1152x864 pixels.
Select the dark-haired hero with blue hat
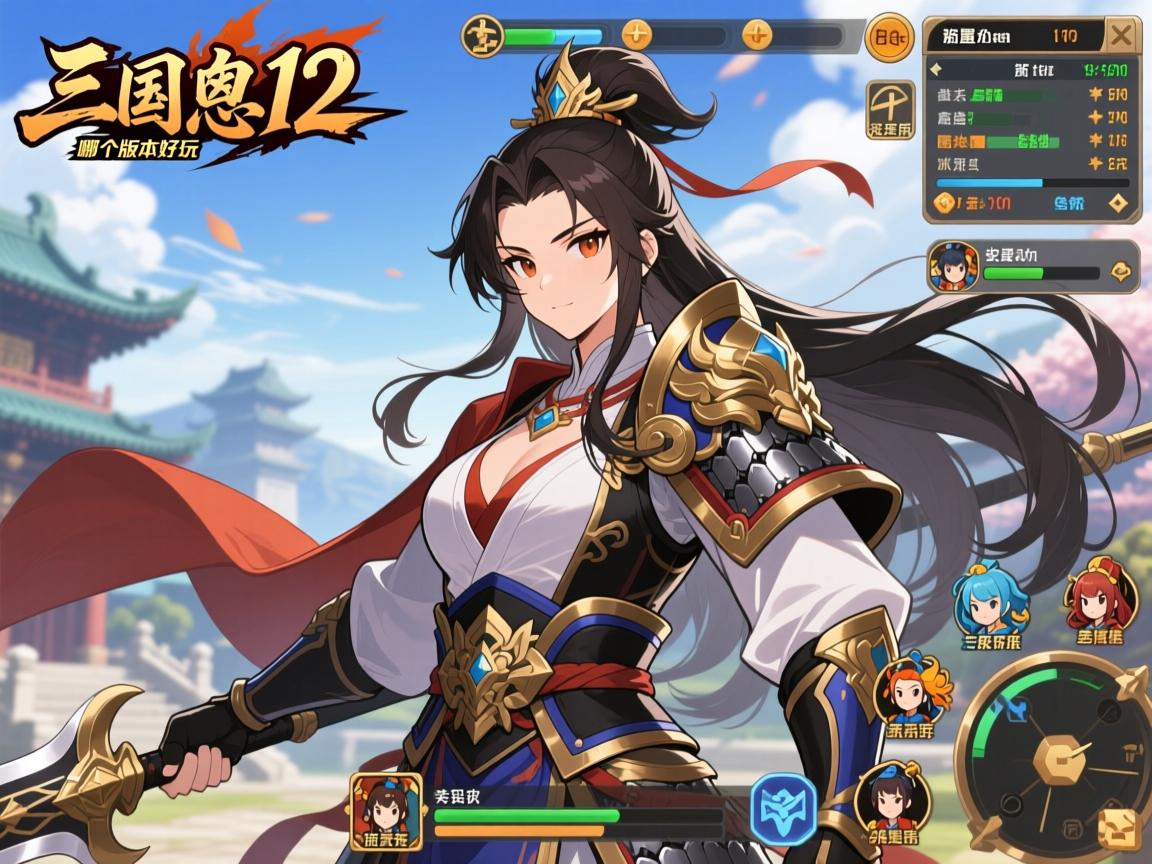click(x=893, y=797)
